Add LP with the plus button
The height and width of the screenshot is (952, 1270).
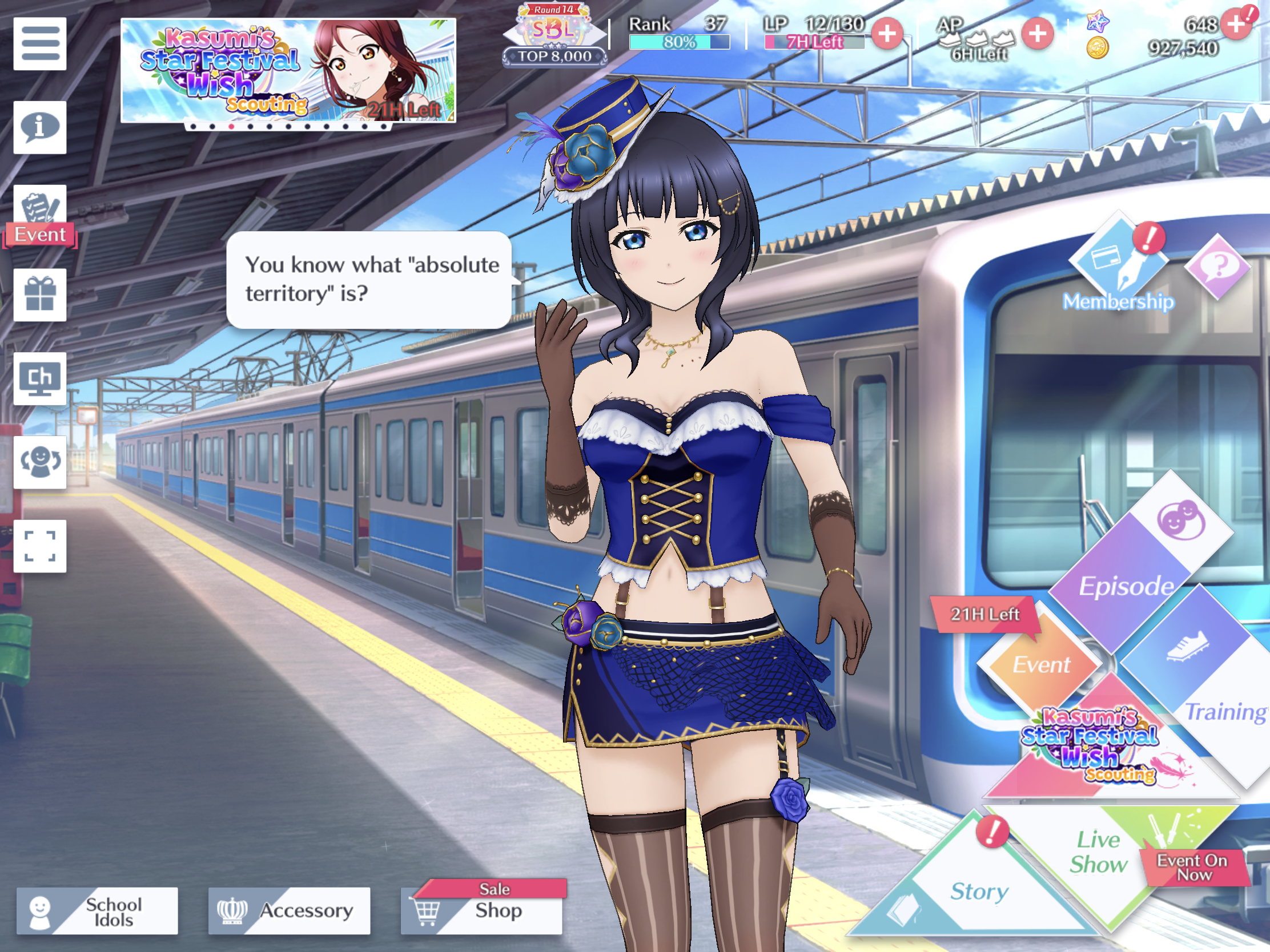point(887,34)
